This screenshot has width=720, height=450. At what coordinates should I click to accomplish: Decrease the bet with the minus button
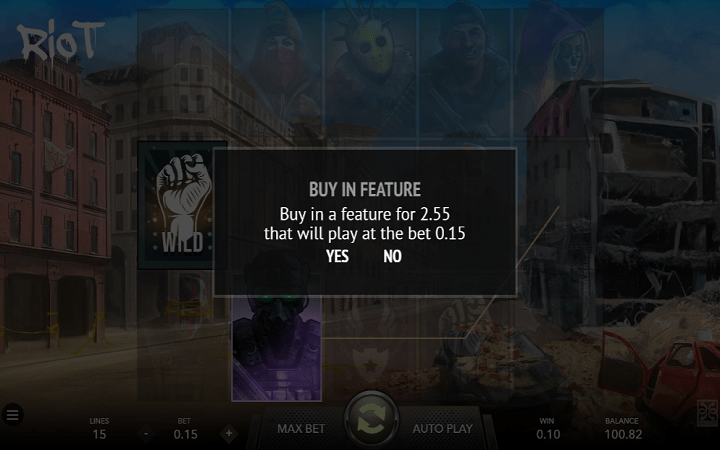[x=146, y=434]
